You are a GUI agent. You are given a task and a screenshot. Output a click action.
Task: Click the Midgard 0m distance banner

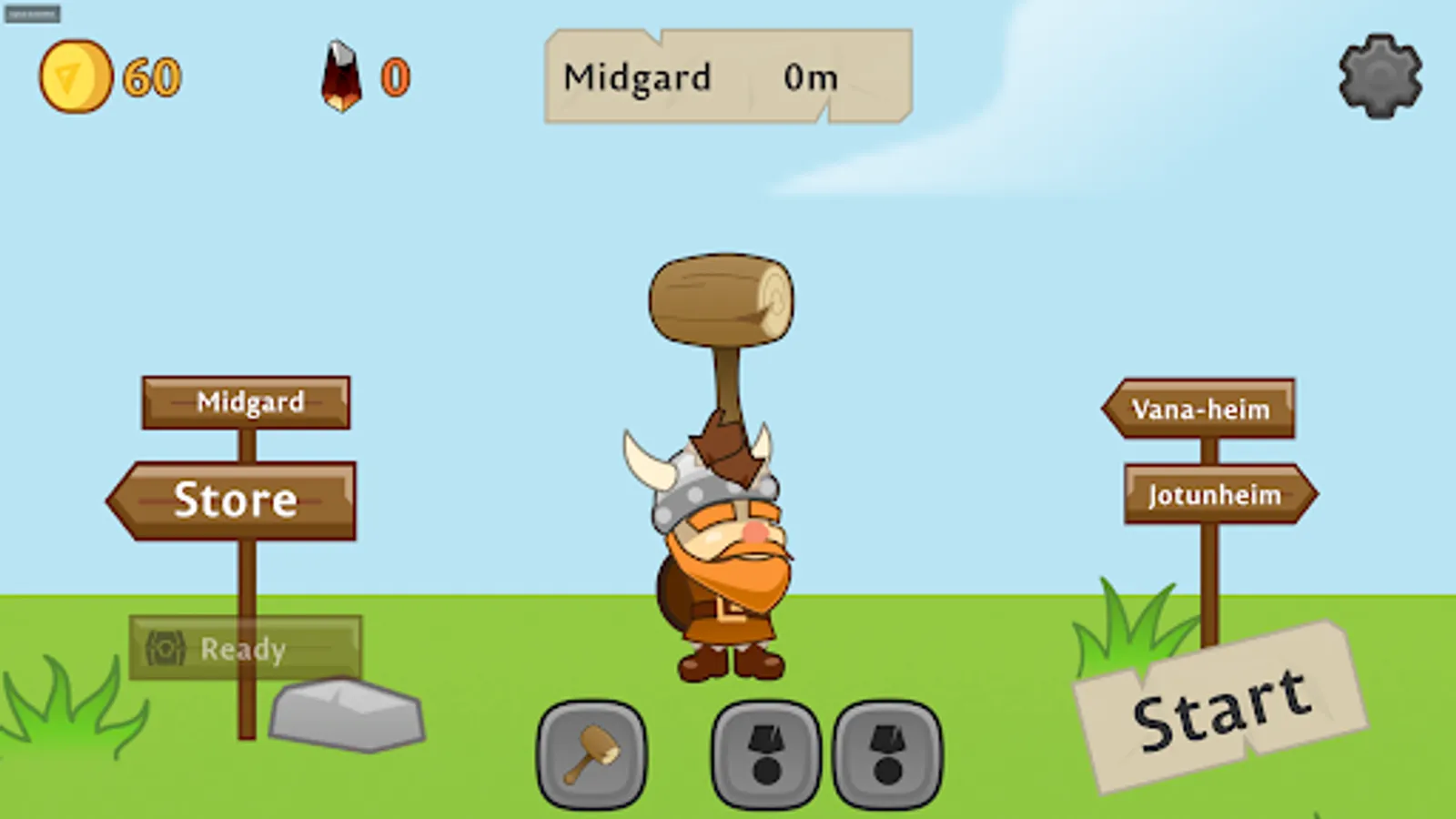[x=723, y=77]
